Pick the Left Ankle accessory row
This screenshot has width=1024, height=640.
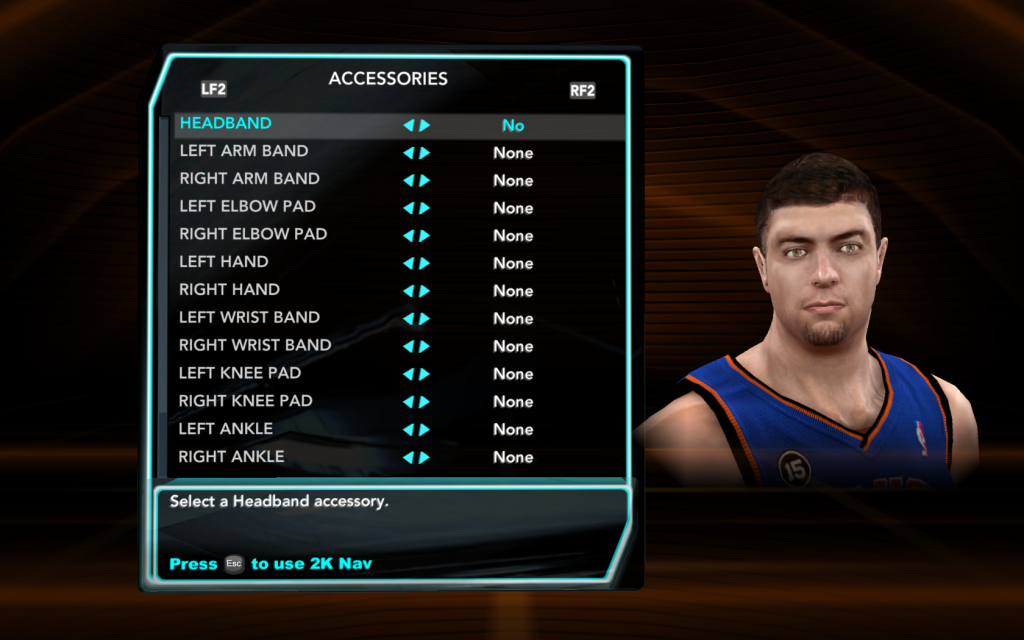(226, 429)
